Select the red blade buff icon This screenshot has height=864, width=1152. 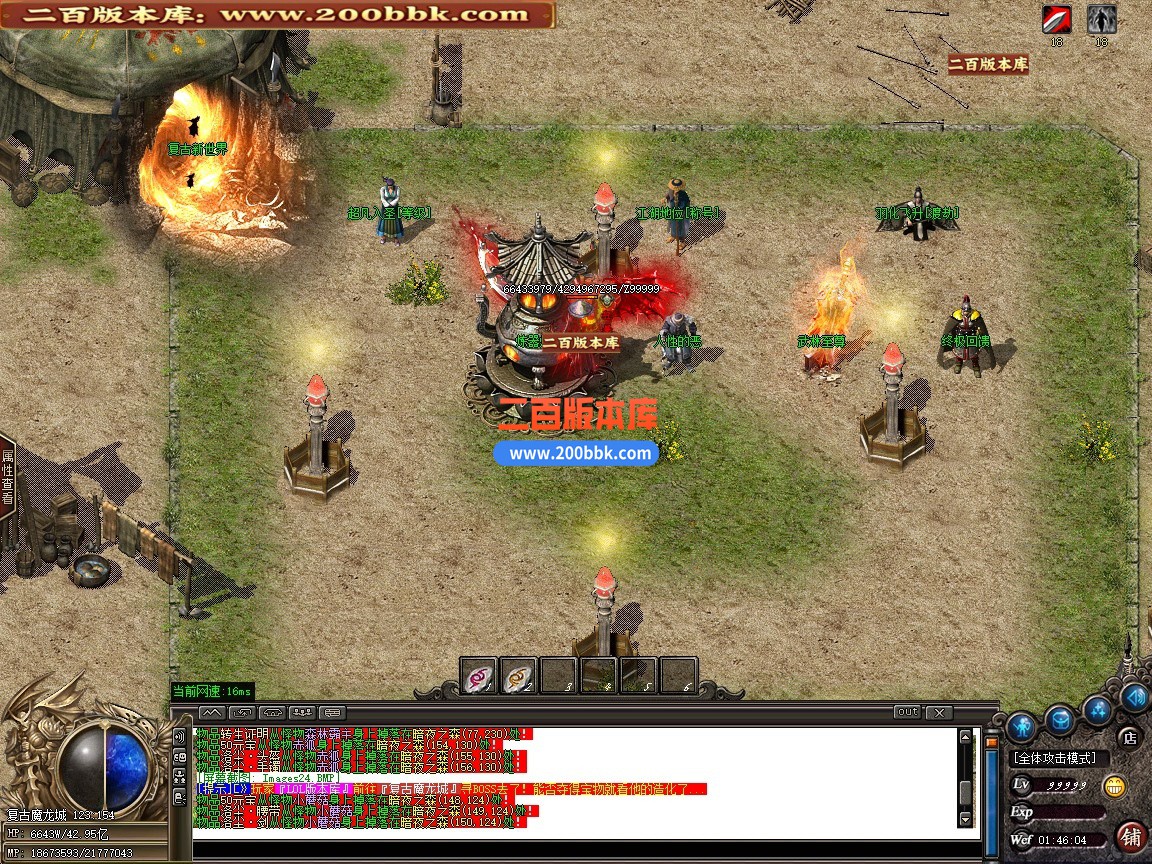click(1057, 20)
